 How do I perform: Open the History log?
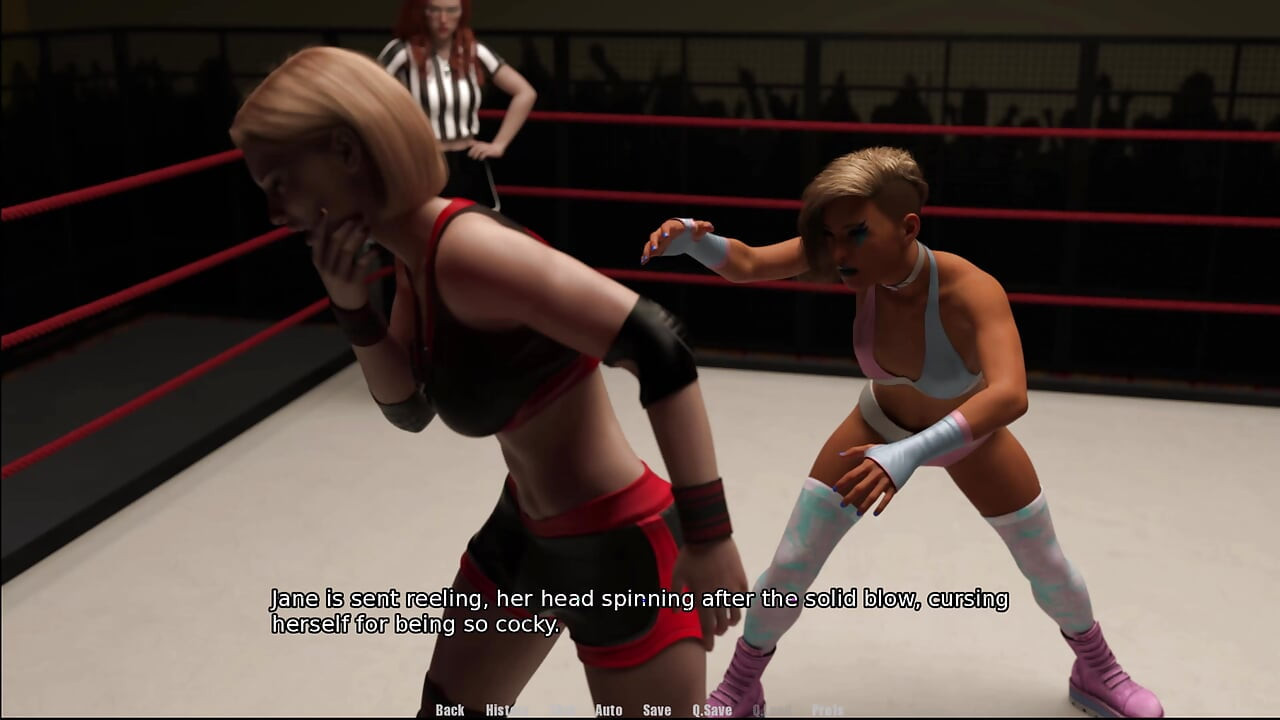(507, 710)
